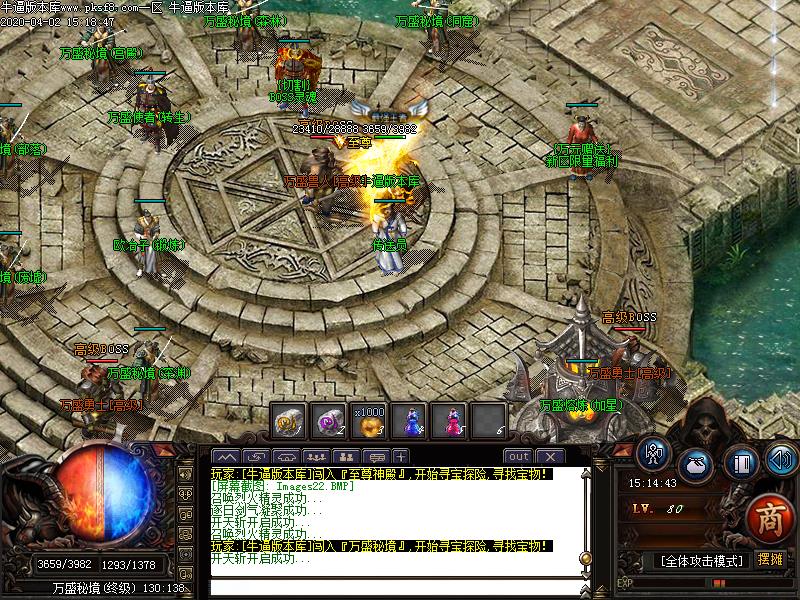
Task: Open the skill book icon
Action: (x=740, y=464)
